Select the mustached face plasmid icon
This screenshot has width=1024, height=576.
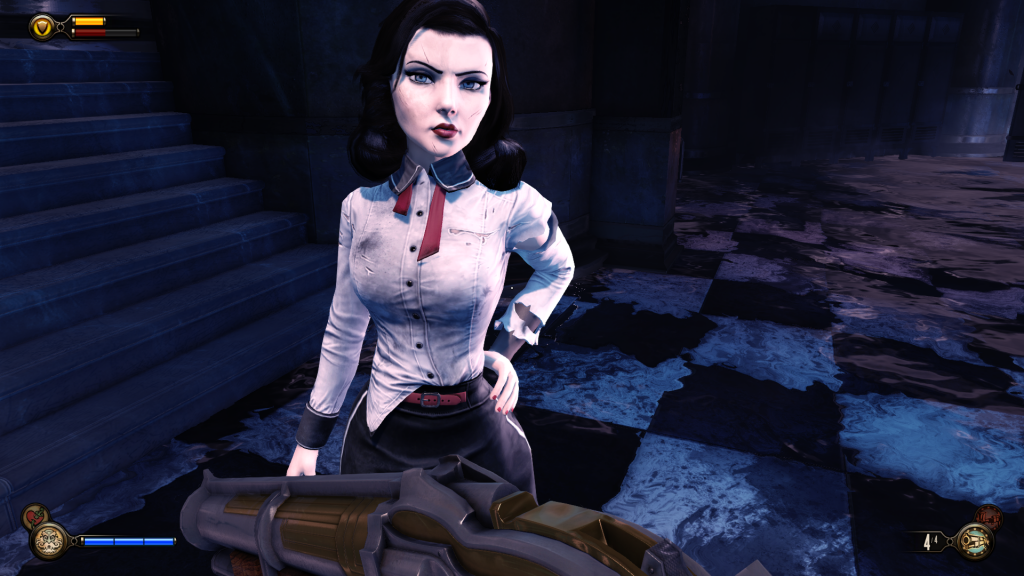[47, 541]
